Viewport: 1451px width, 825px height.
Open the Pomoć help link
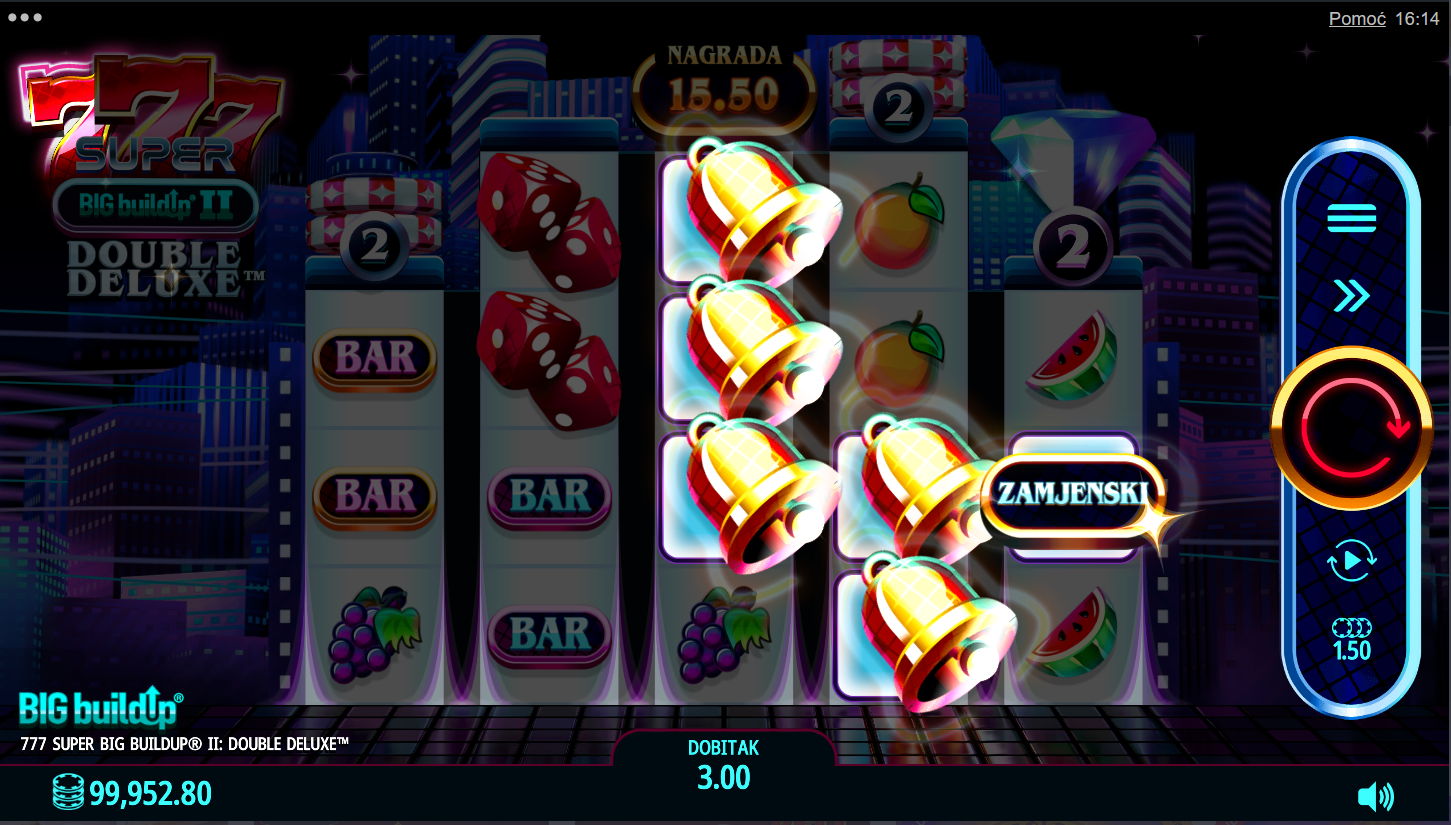tap(1356, 19)
